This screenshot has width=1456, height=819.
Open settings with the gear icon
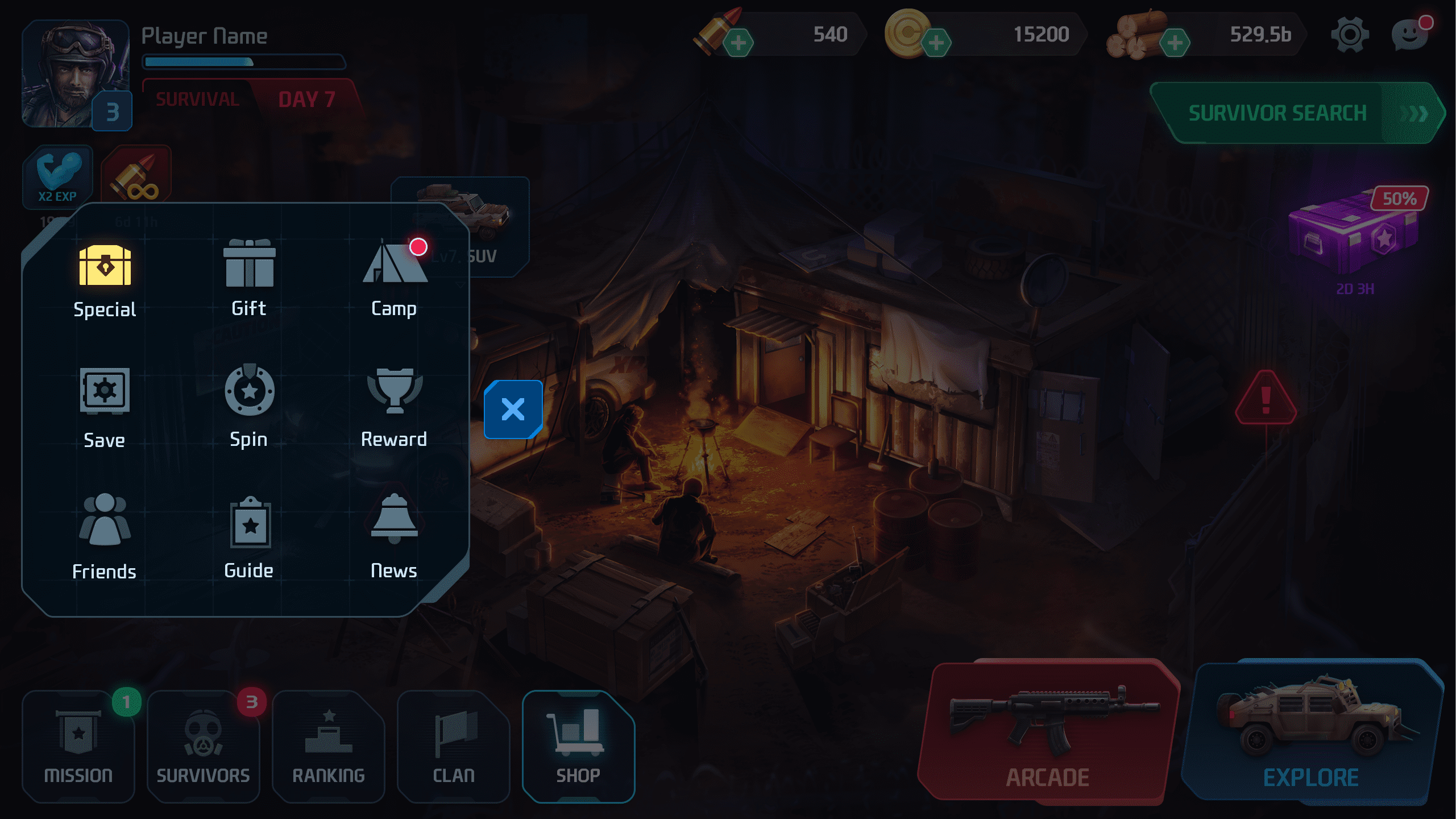tap(1350, 35)
